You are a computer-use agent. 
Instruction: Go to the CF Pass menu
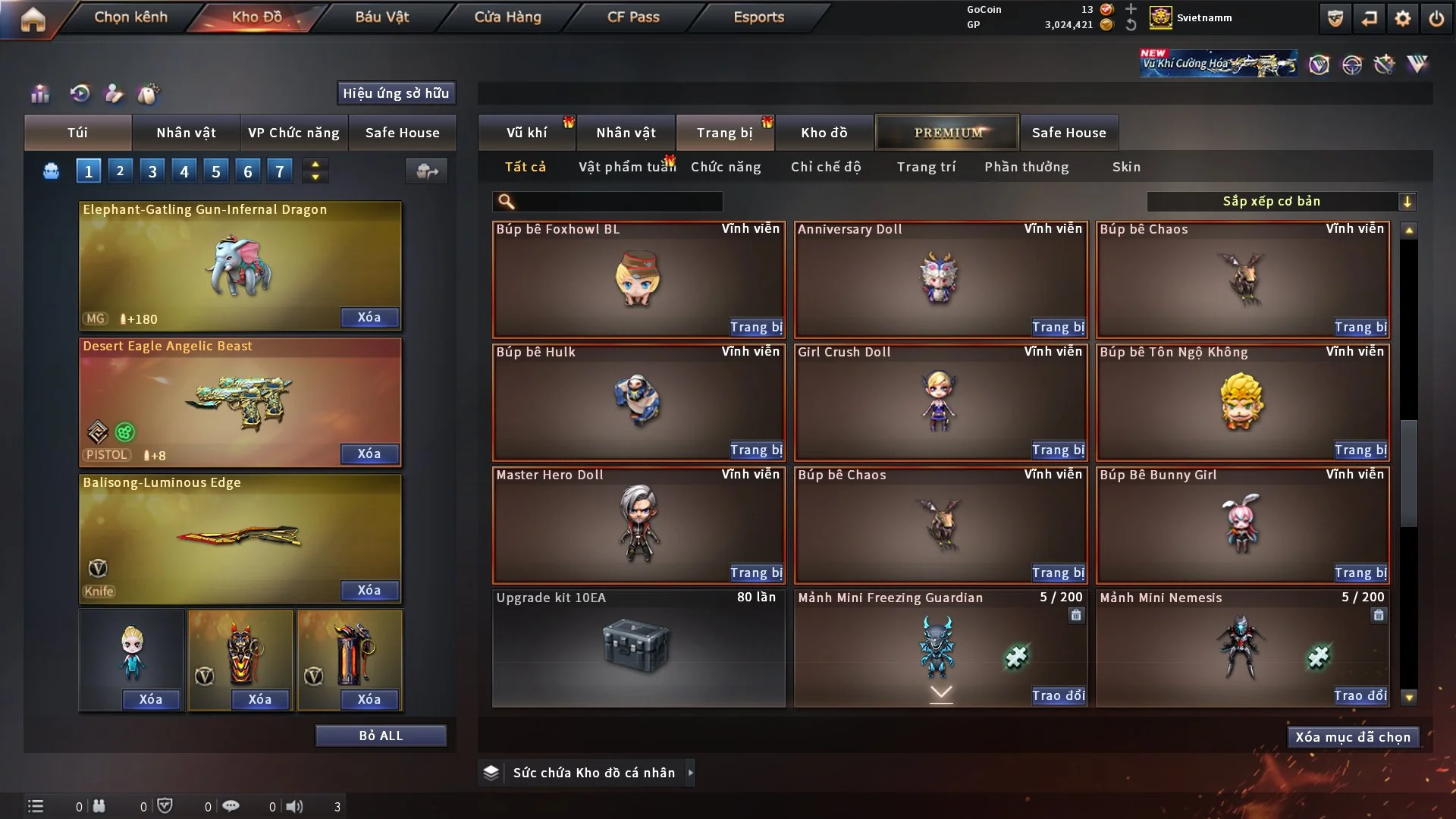(x=633, y=17)
